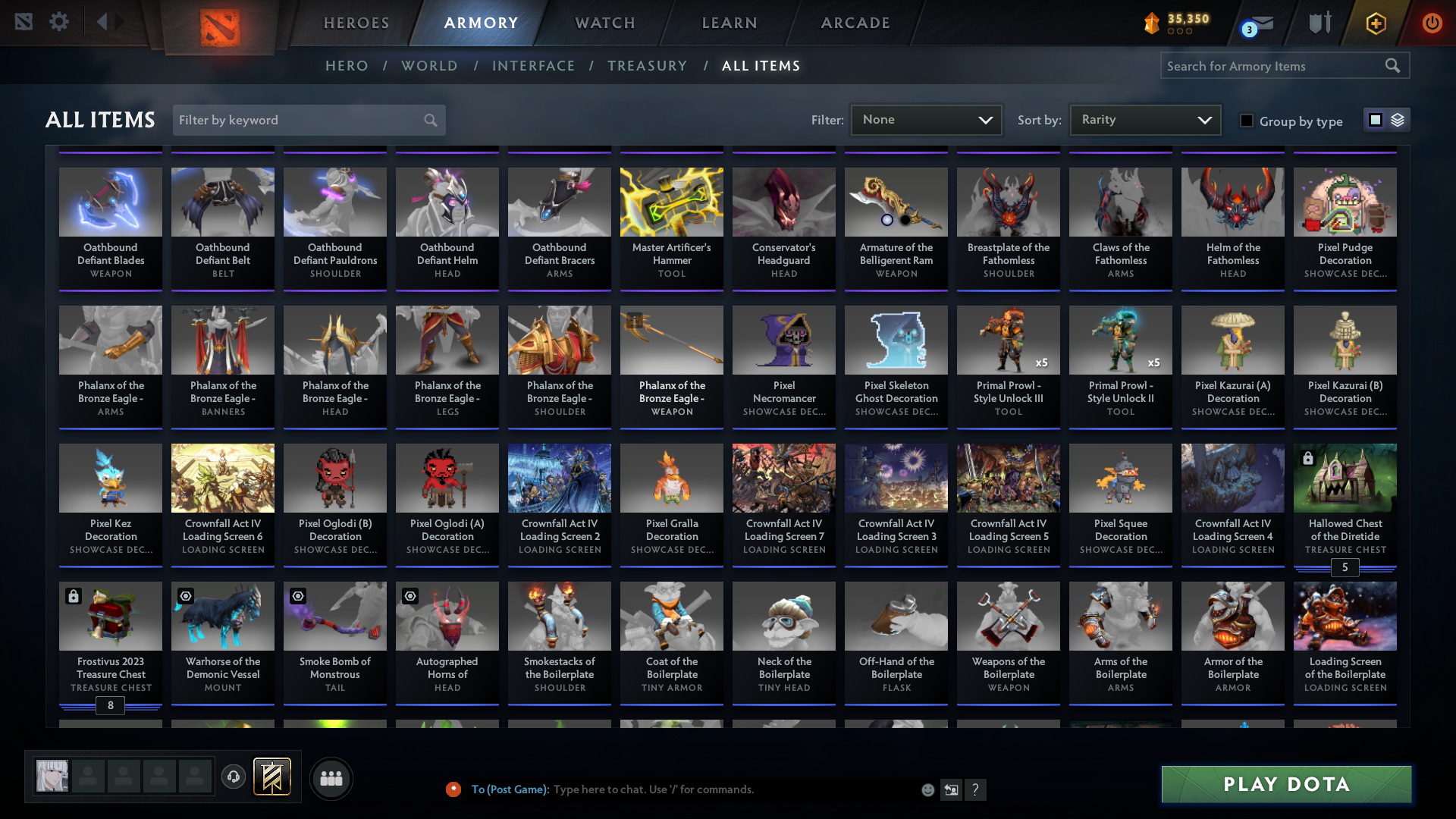Open the friends list people icon
This screenshot has height=819, width=1456.
[330, 777]
